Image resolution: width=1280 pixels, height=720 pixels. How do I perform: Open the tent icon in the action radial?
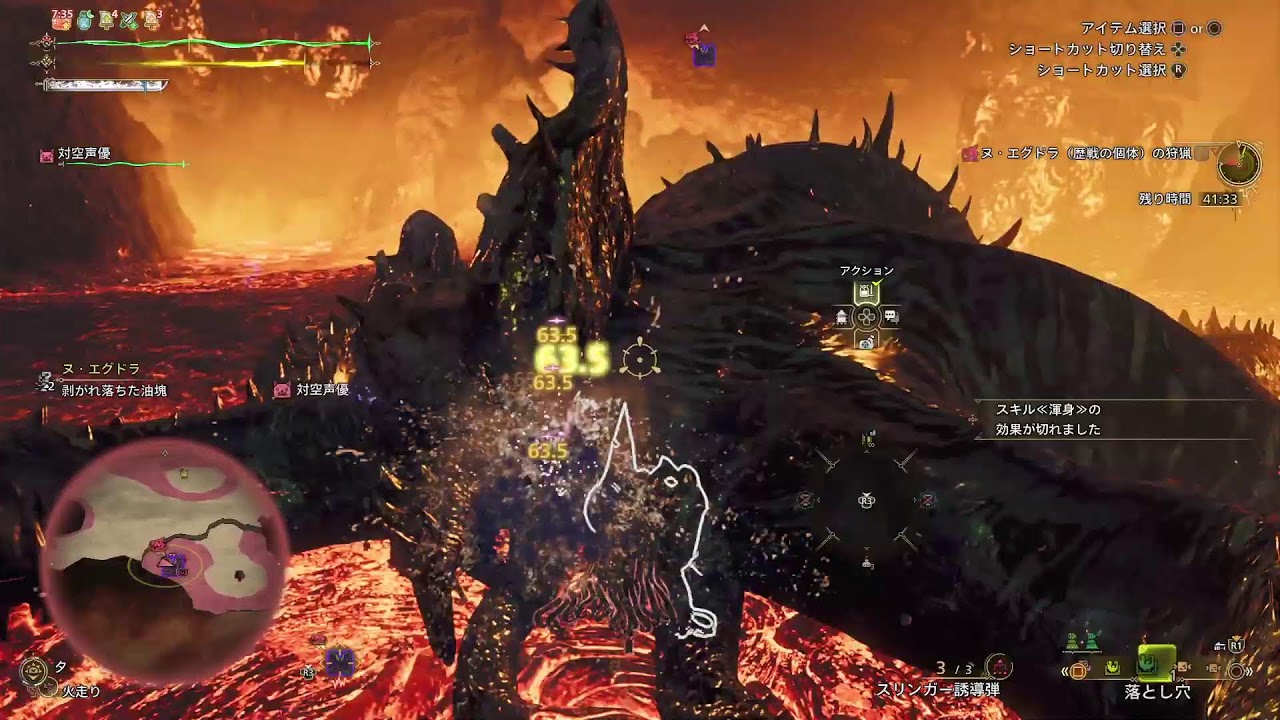(841, 316)
